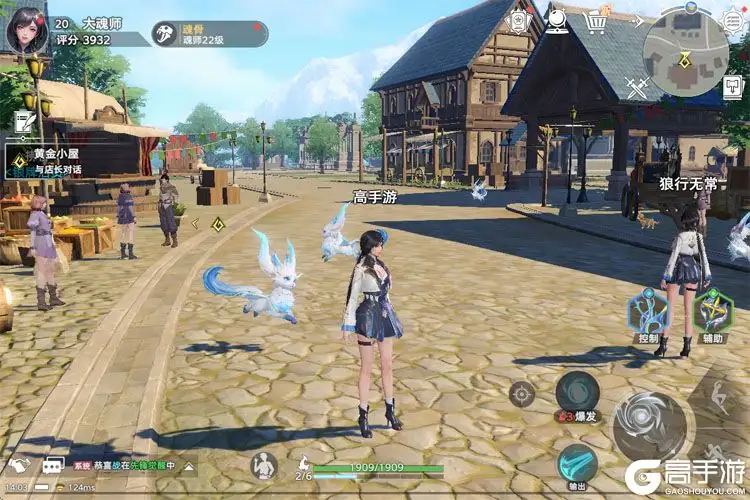Open the quest scroll icon on the left
The width and height of the screenshot is (750, 500).
click(x=25, y=120)
